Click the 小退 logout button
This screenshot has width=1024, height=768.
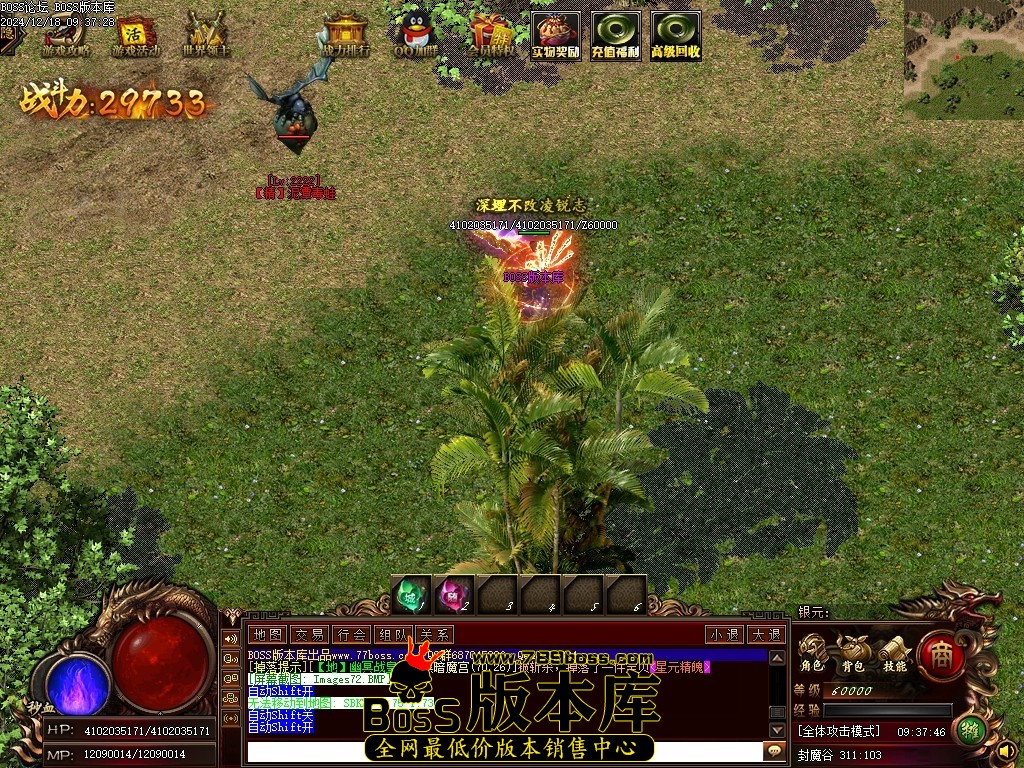(x=724, y=634)
